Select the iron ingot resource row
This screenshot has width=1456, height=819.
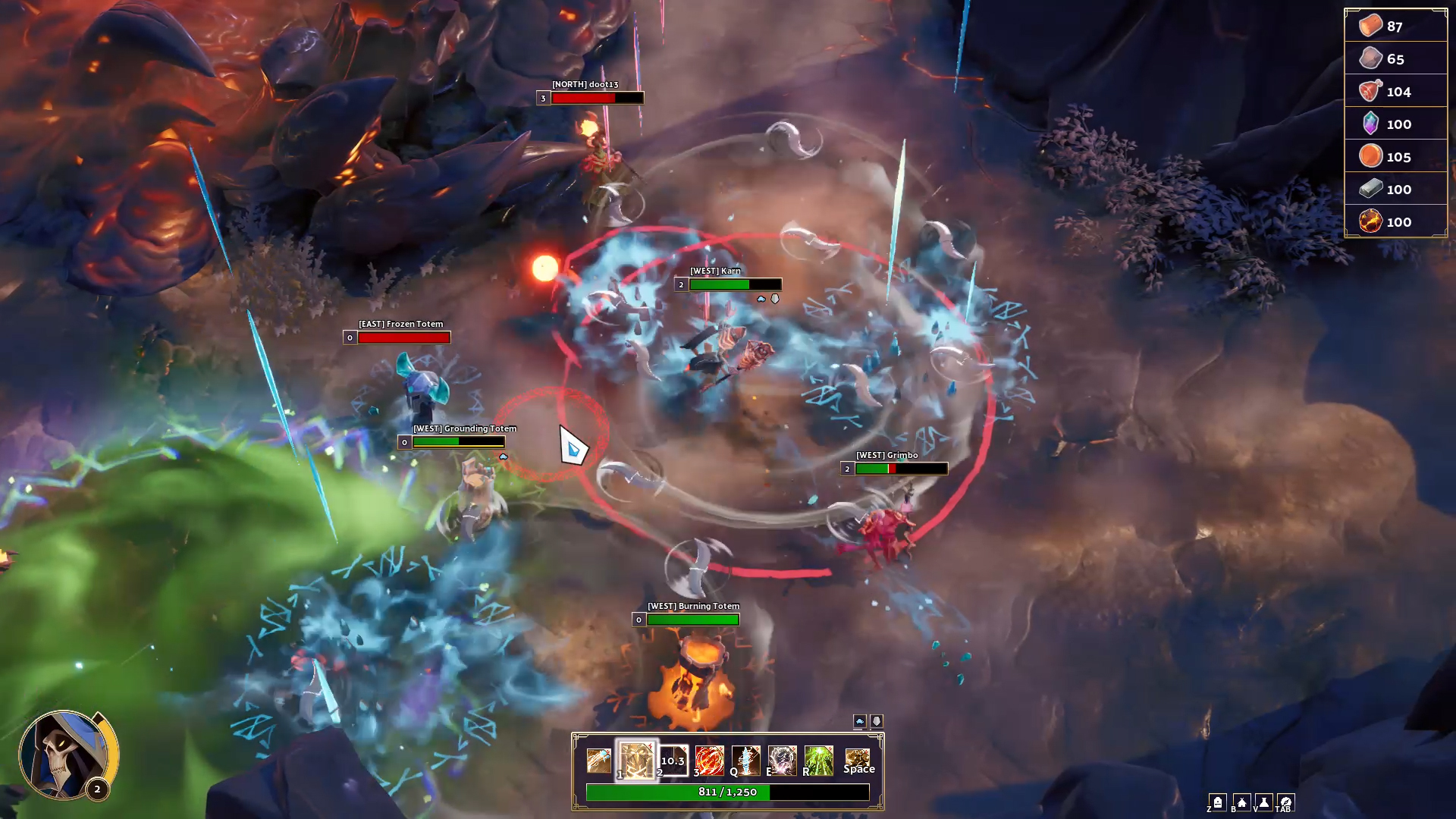(x=1395, y=190)
